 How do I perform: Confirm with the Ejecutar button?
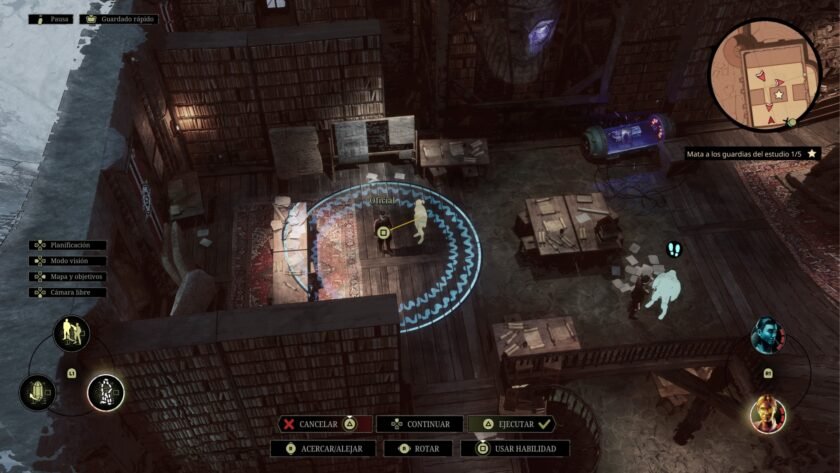click(x=511, y=424)
